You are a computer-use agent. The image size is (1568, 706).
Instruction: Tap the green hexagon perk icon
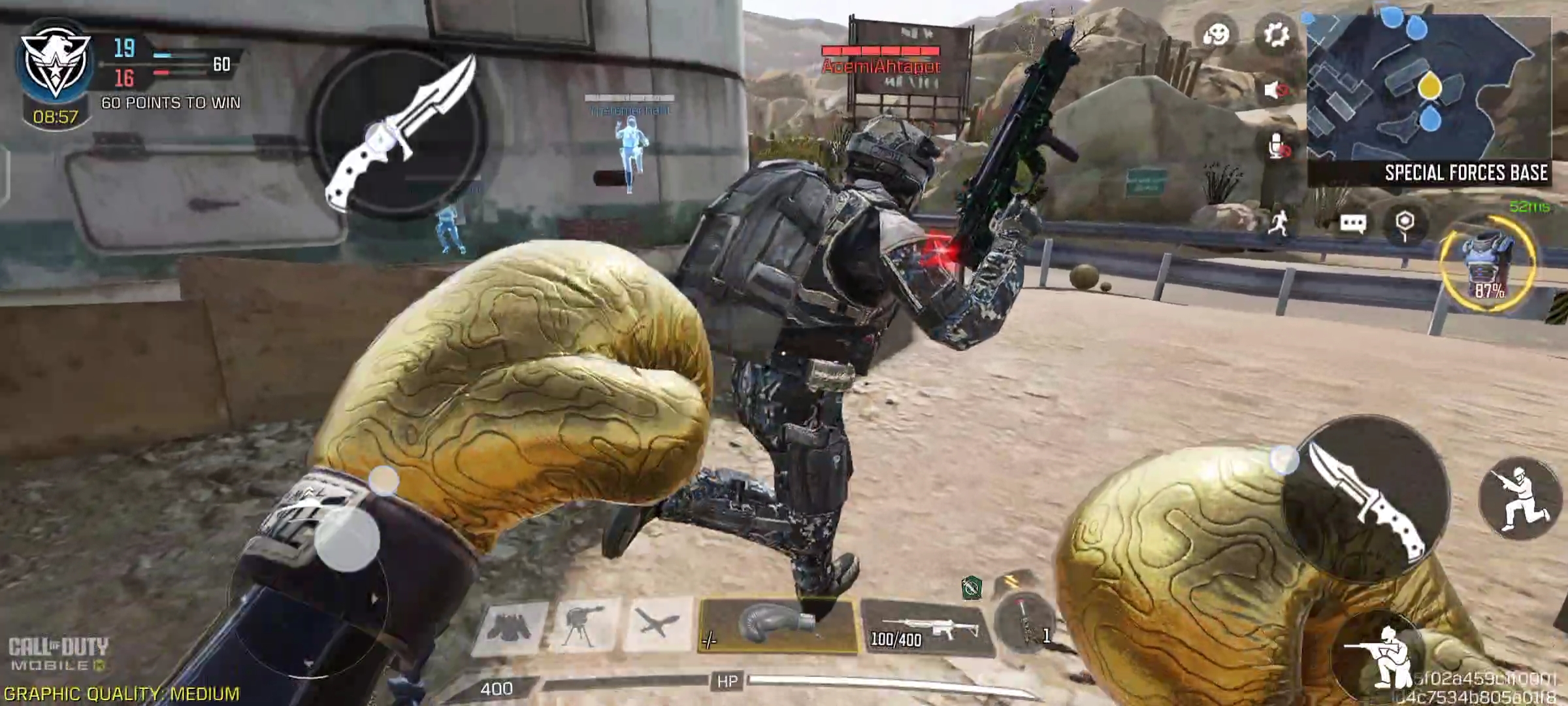click(972, 587)
